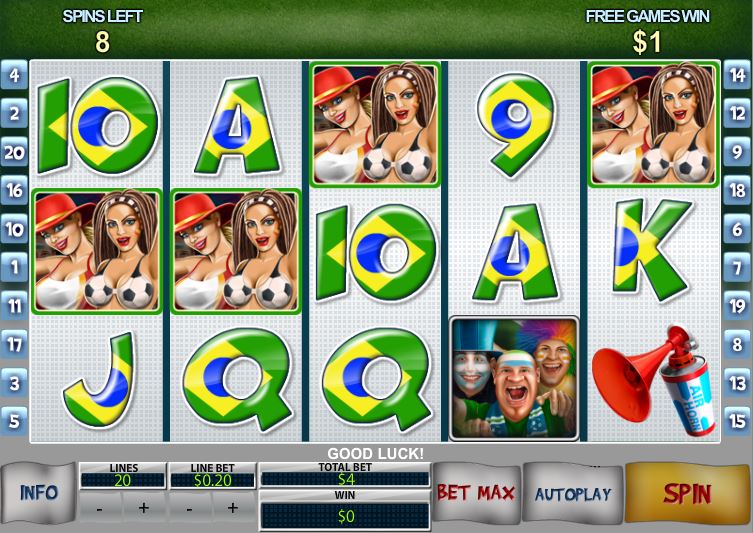
Task: Activate payline number 1
Action: (x=14, y=267)
